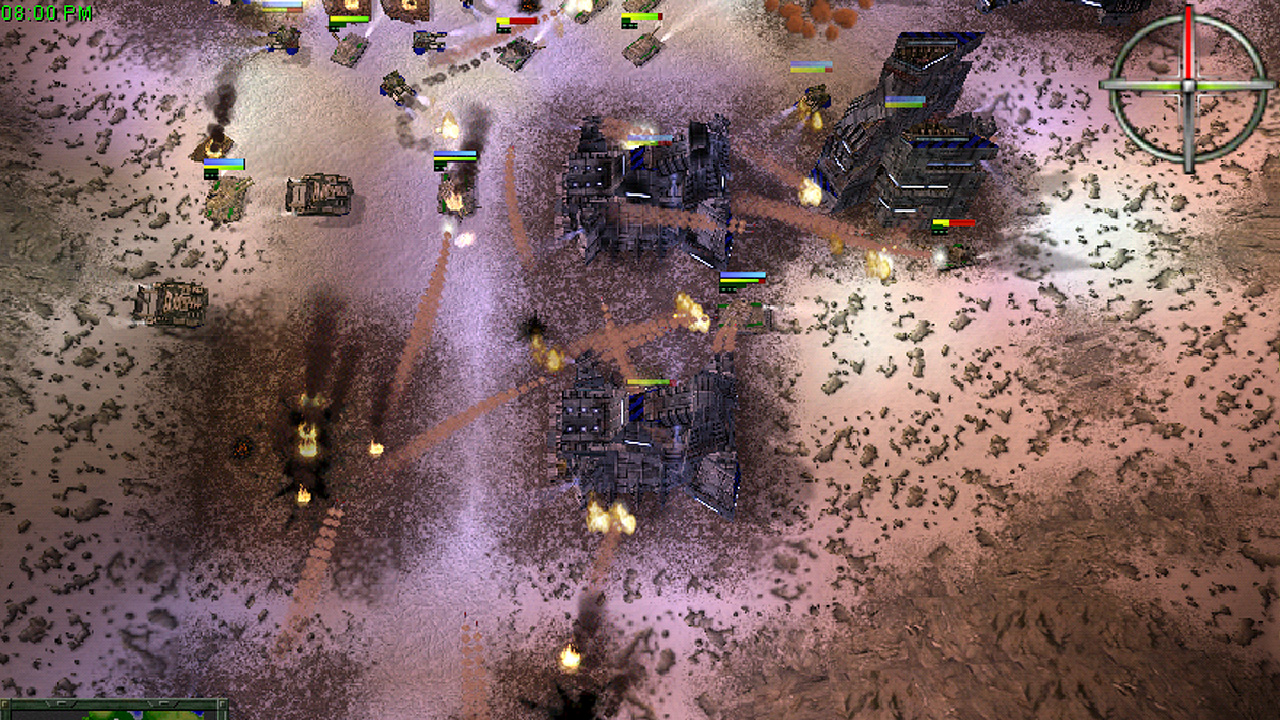This screenshot has height=720, width=1280.
Task: Click the green-framed minimap panel
Action: (x=113, y=710)
